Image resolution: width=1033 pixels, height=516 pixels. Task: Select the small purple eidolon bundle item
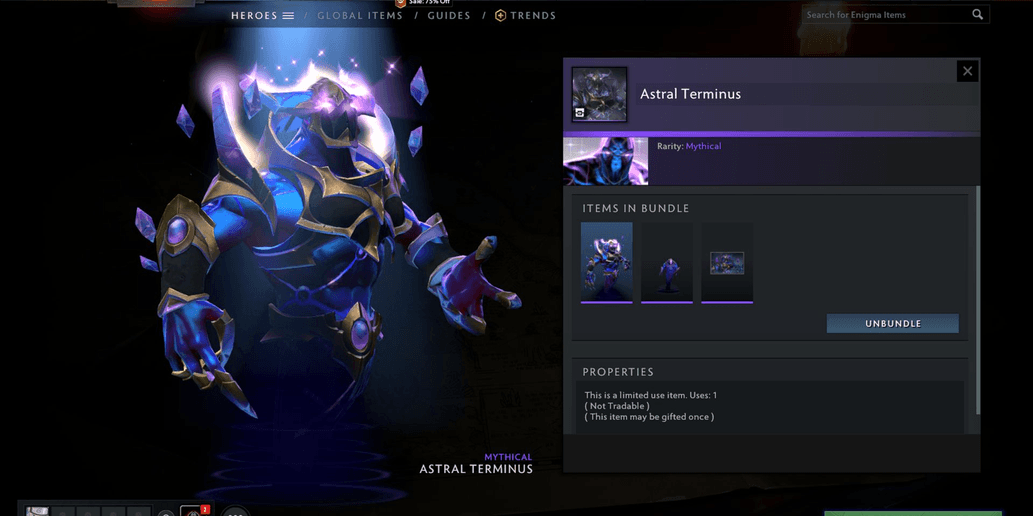(x=667, y=262)
